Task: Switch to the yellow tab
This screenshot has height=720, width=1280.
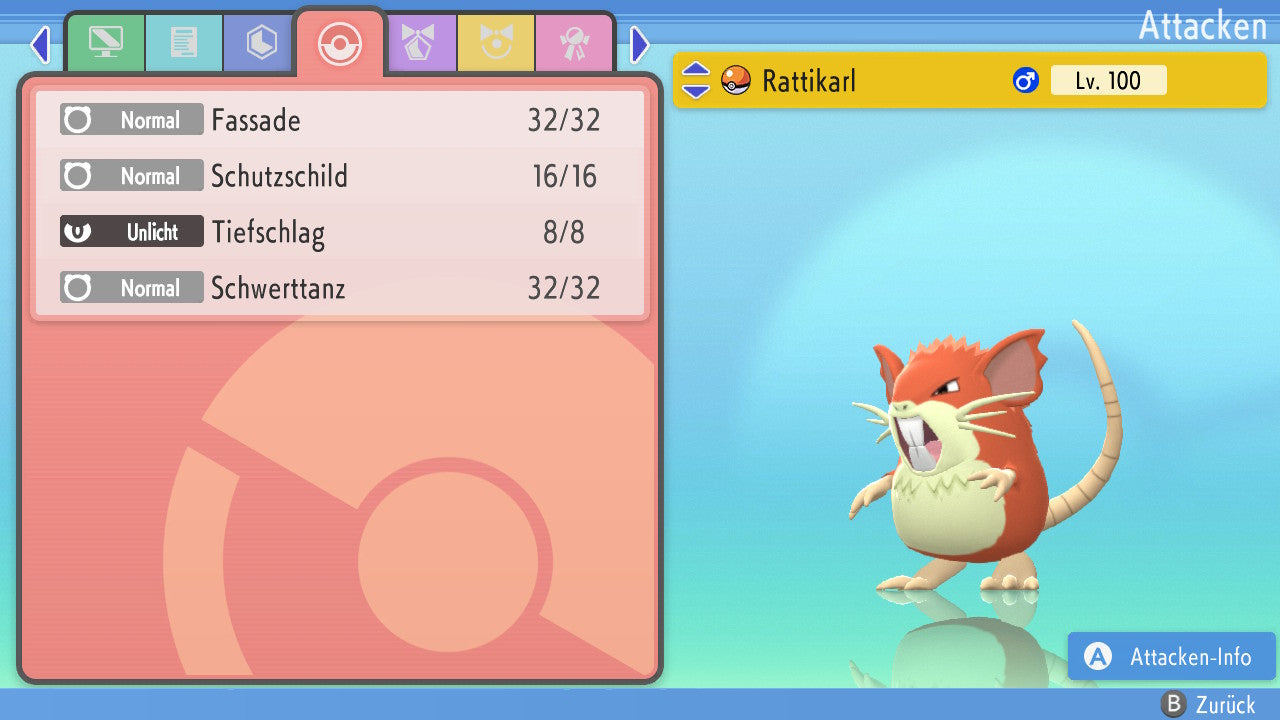Action: point(496,42)
